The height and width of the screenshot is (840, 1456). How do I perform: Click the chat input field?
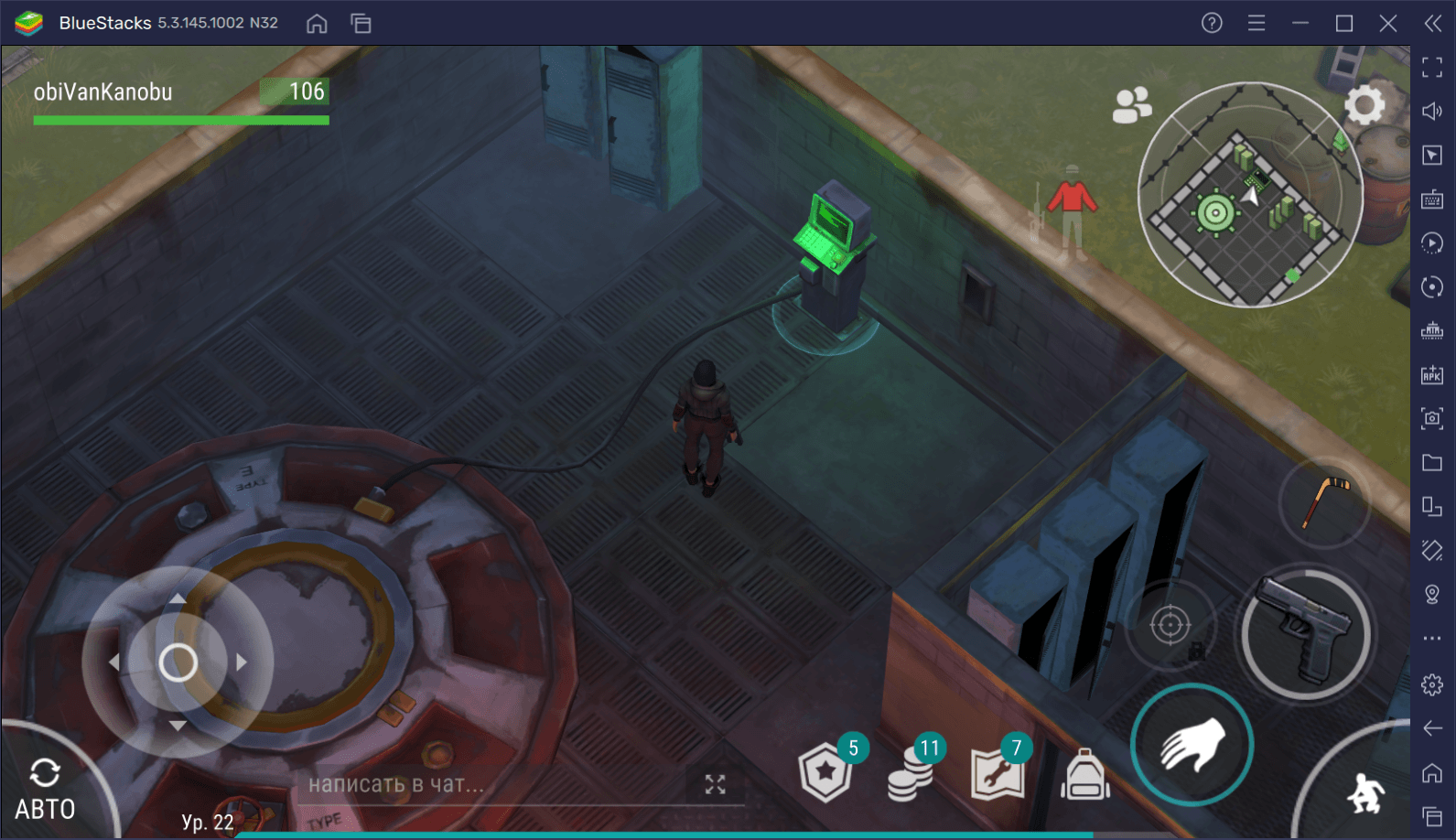click(494, 784)
